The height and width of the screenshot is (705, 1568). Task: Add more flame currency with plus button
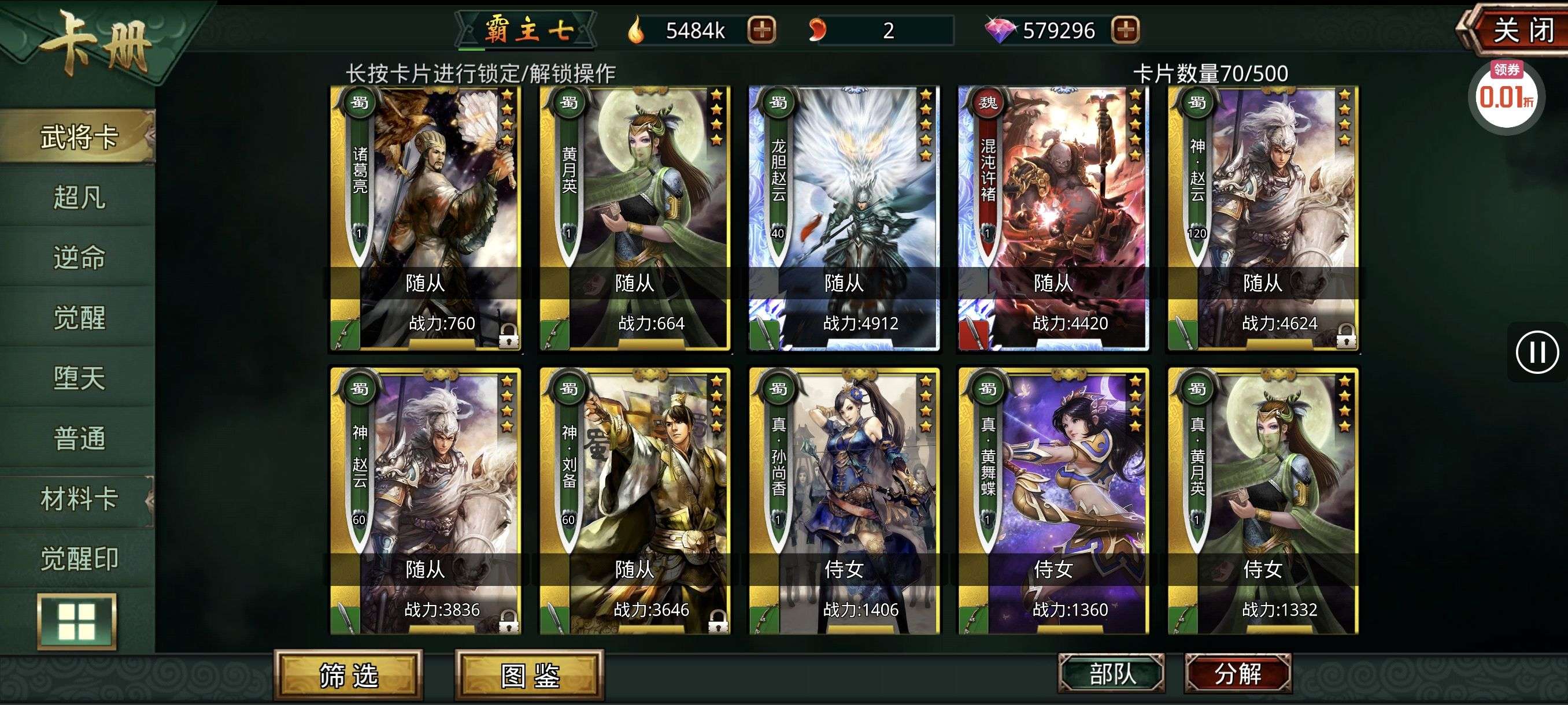[761, 30]
